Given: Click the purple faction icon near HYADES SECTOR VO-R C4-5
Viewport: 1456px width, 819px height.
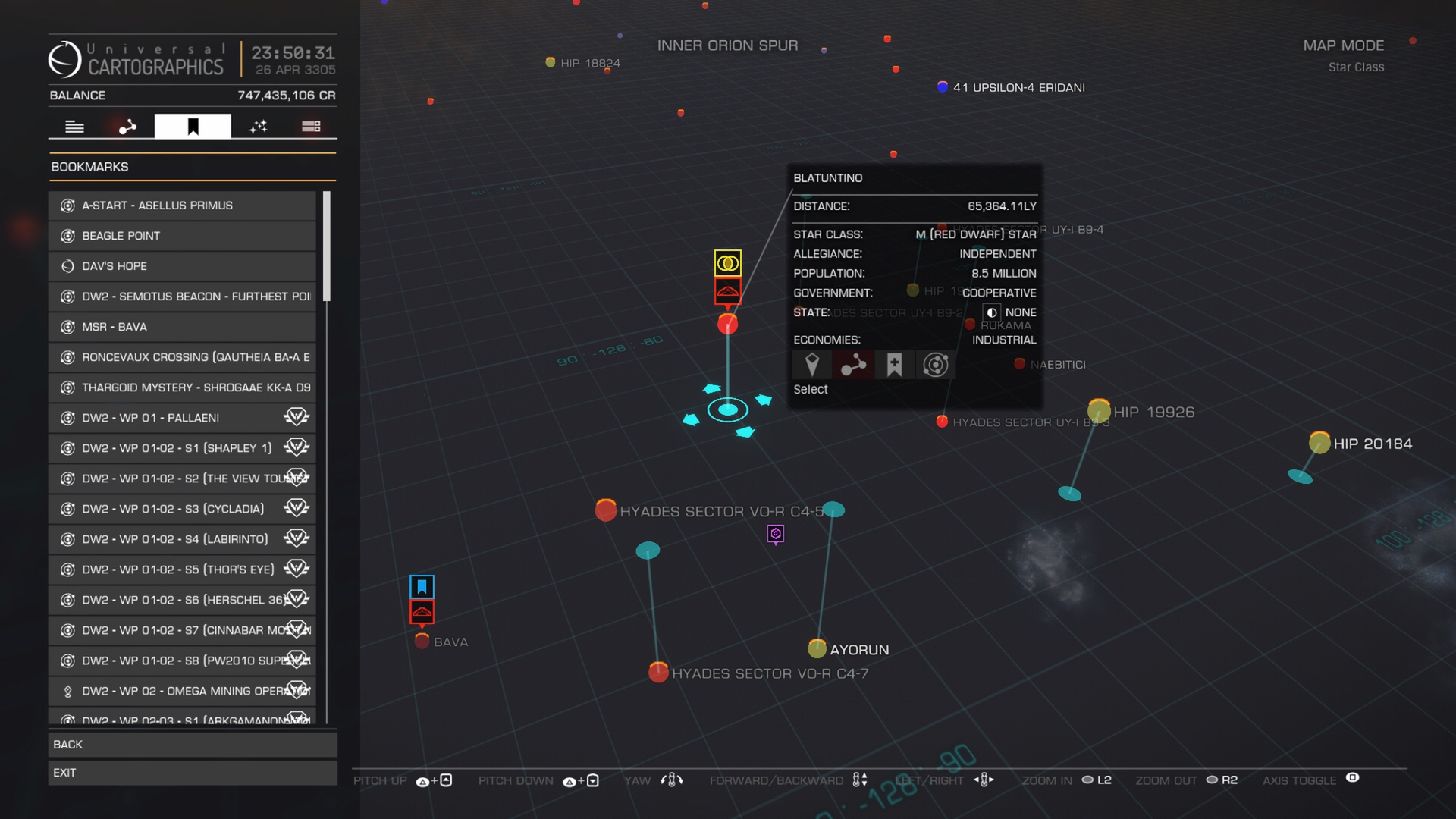Looking at the screenshot, I should [775, 535].
